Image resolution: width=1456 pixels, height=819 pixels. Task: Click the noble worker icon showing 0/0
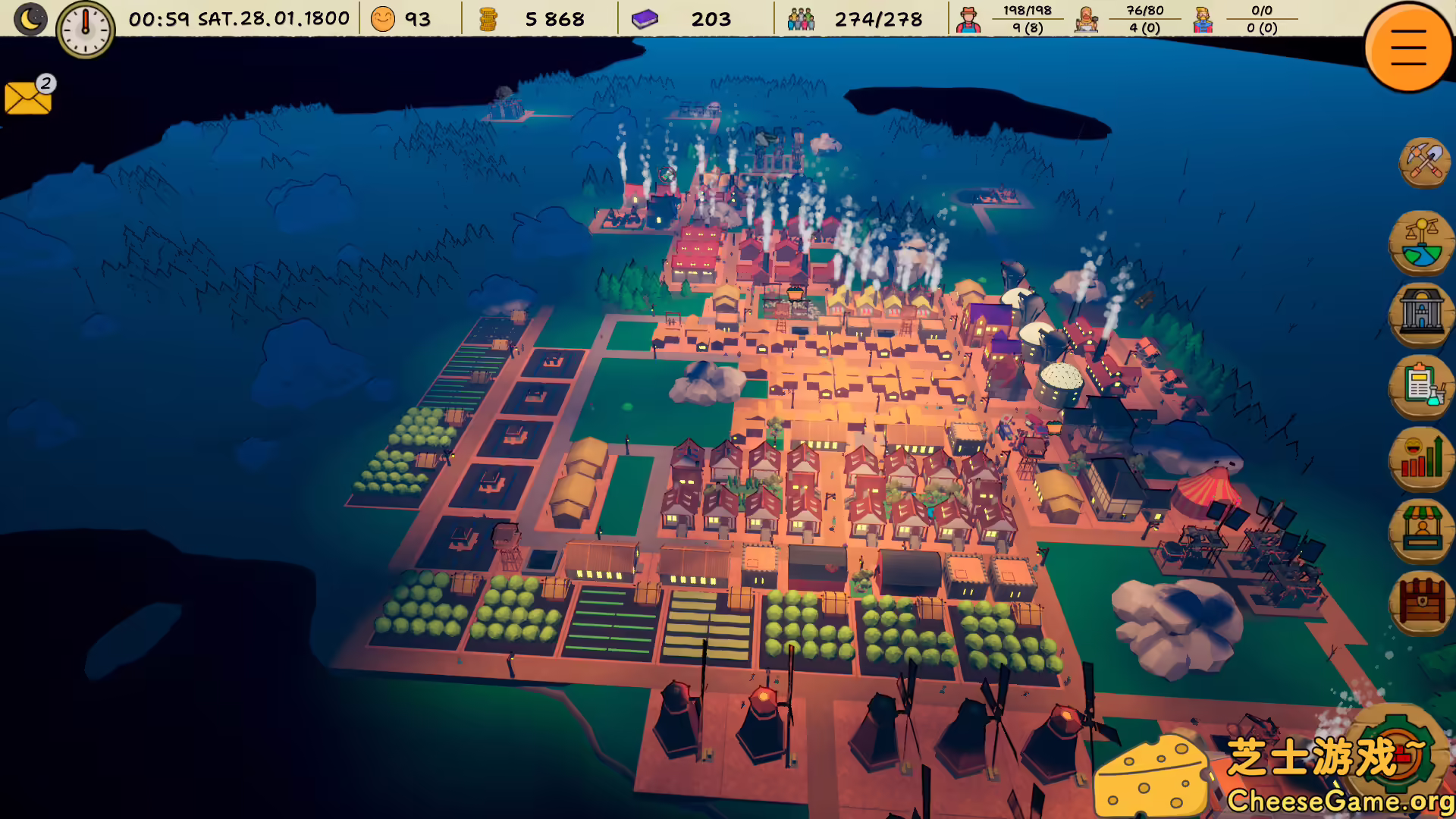click(1203, 18)
